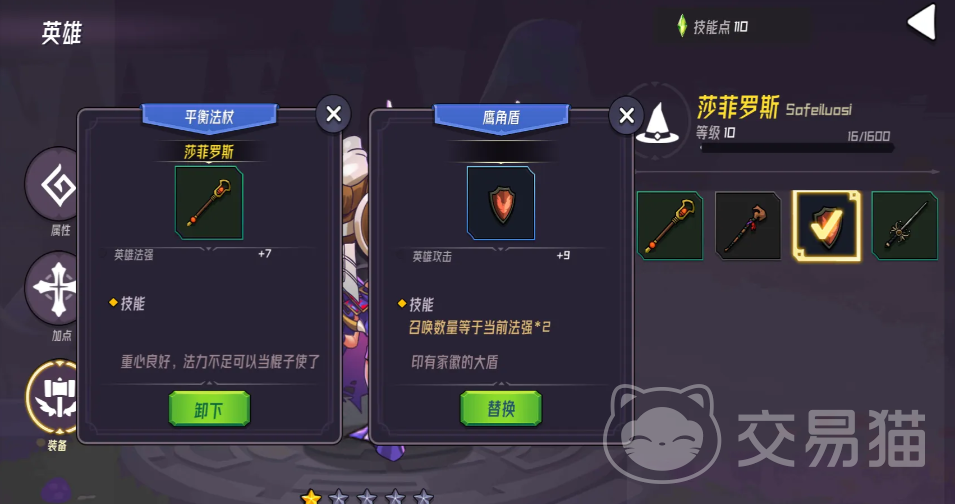Unequip the staff with the 卸下 button
955x504 pixels.
click(209, 408)
